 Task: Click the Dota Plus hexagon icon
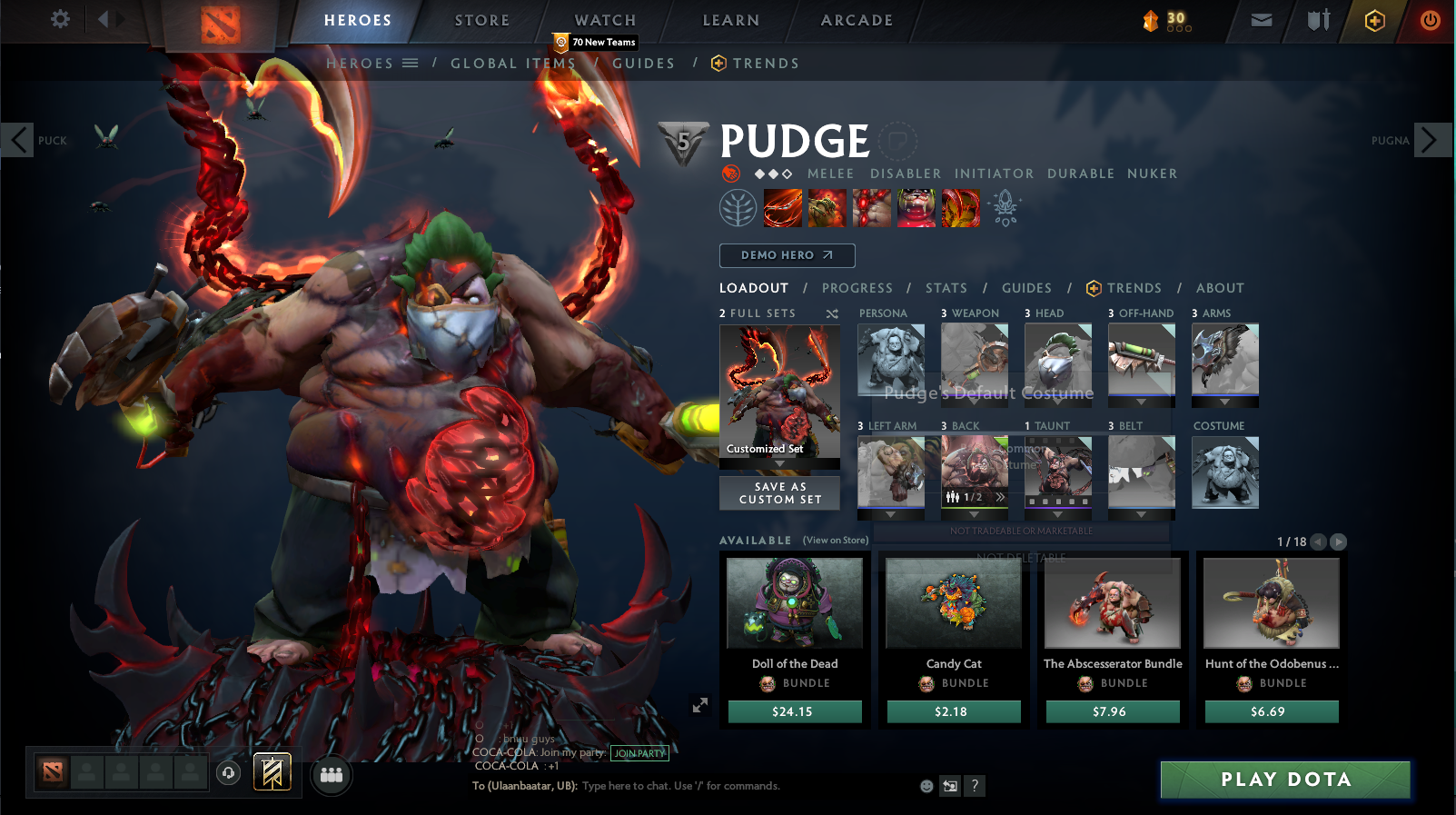click(1373, 20)
